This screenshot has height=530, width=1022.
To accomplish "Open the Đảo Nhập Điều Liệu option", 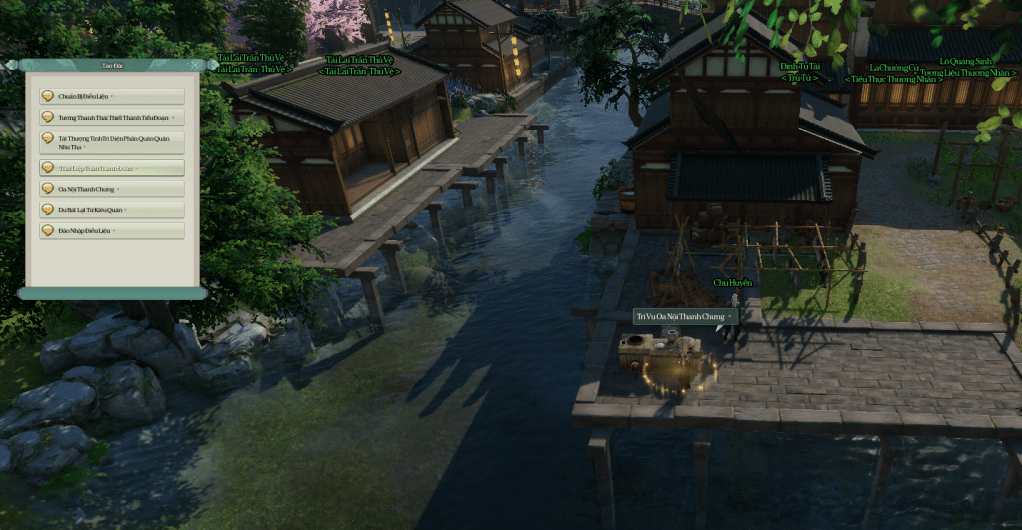I will (x=112, y=231).
